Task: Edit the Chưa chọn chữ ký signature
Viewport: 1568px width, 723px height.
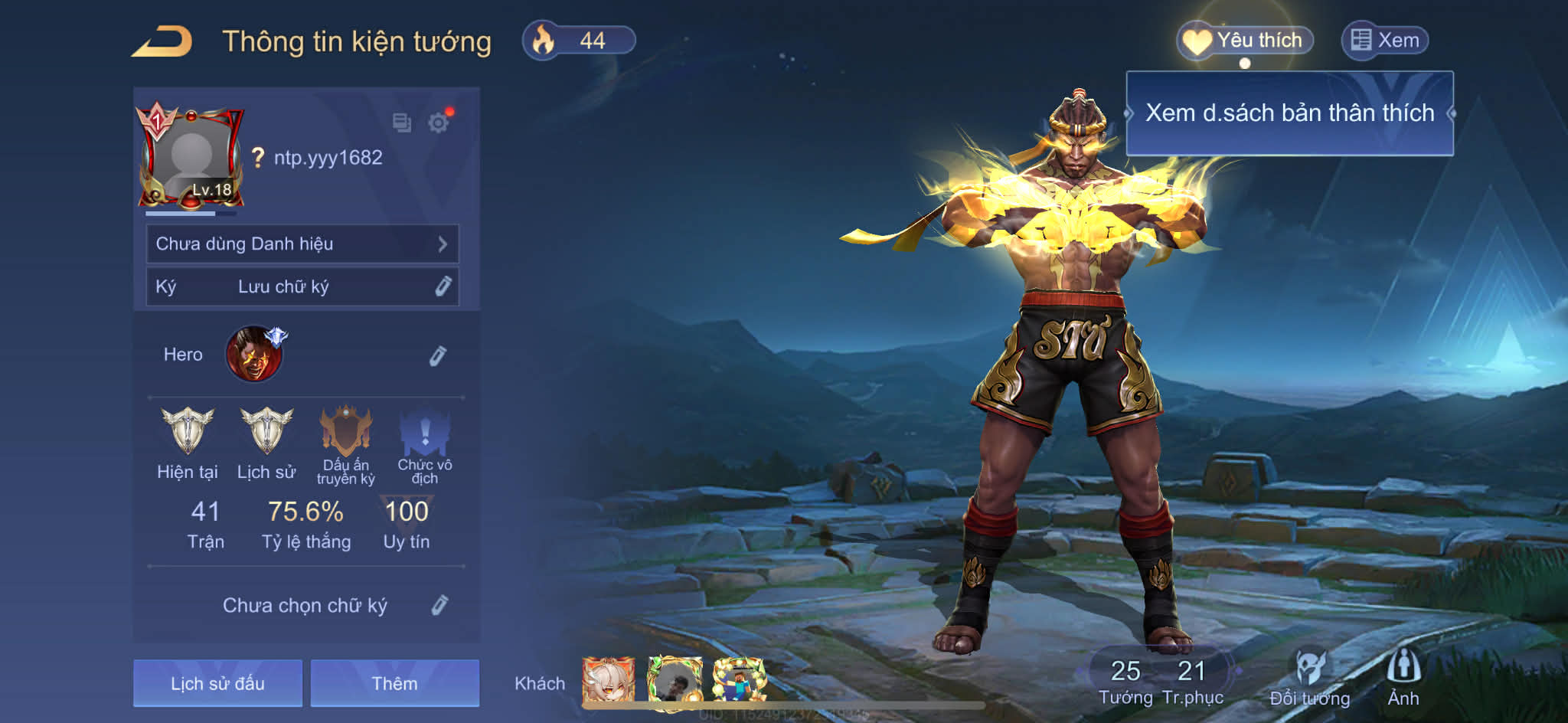Action: click(x=439, y=605)
